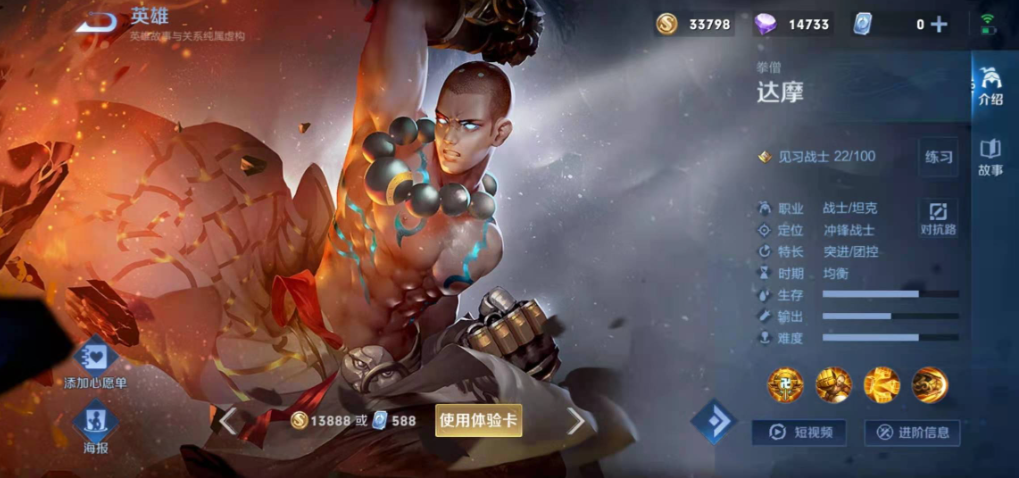This screenshot has width=1019, height=478.
Task: Show the previous hero with left arrow
Action: coord(229,421)
